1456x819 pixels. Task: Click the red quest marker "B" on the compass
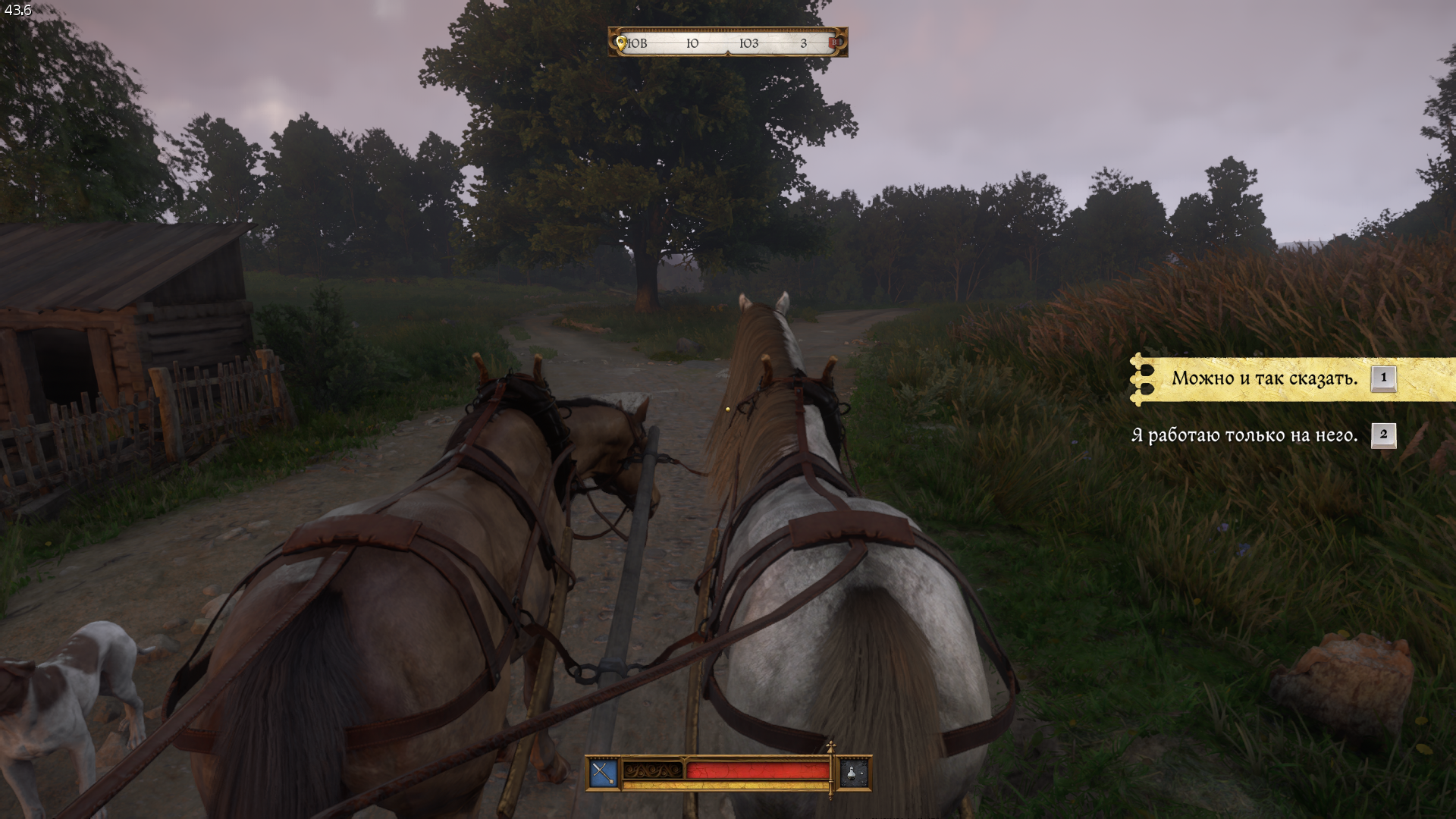835,42
